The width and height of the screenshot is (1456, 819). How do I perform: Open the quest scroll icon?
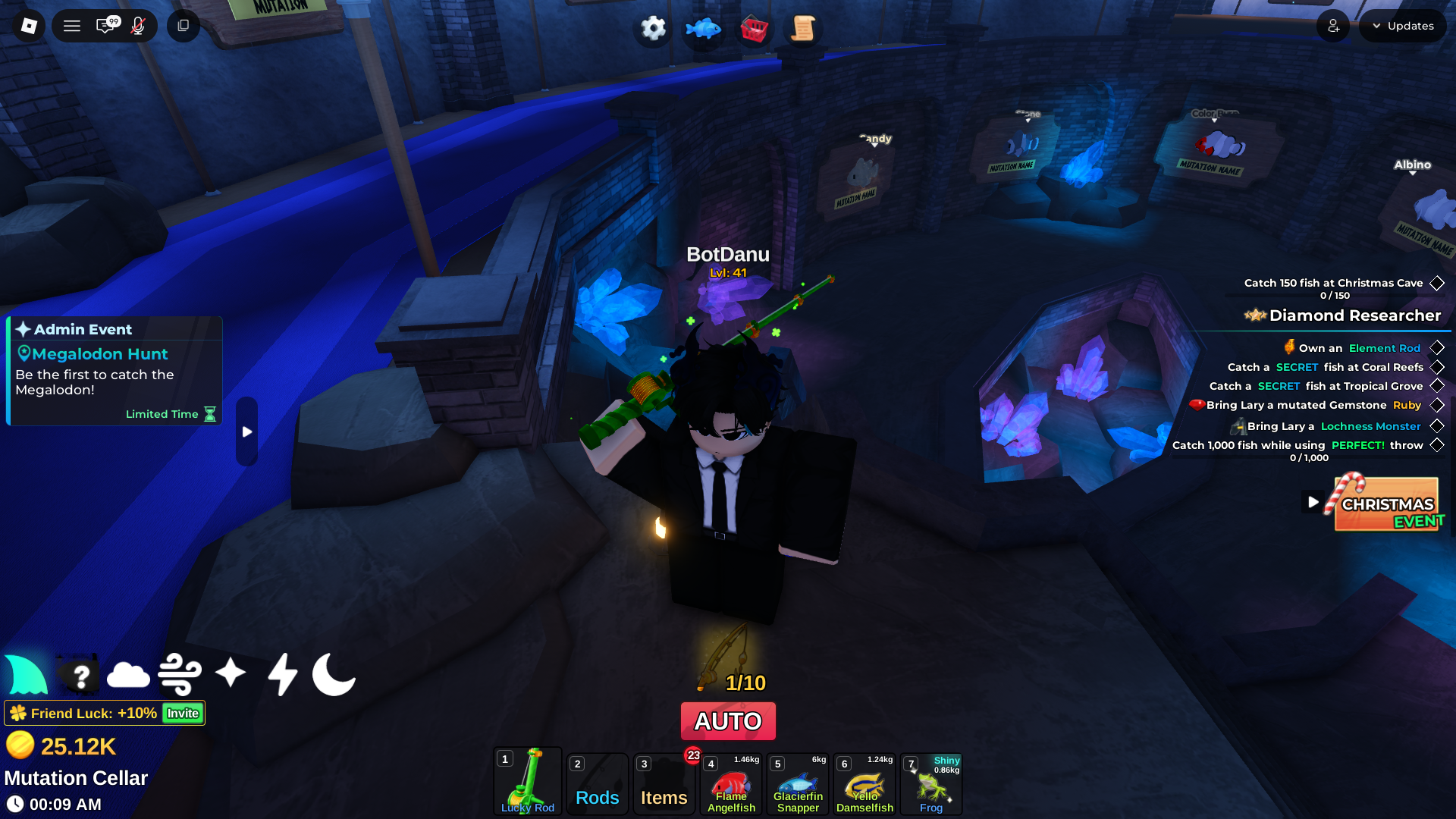pos(804,28)
